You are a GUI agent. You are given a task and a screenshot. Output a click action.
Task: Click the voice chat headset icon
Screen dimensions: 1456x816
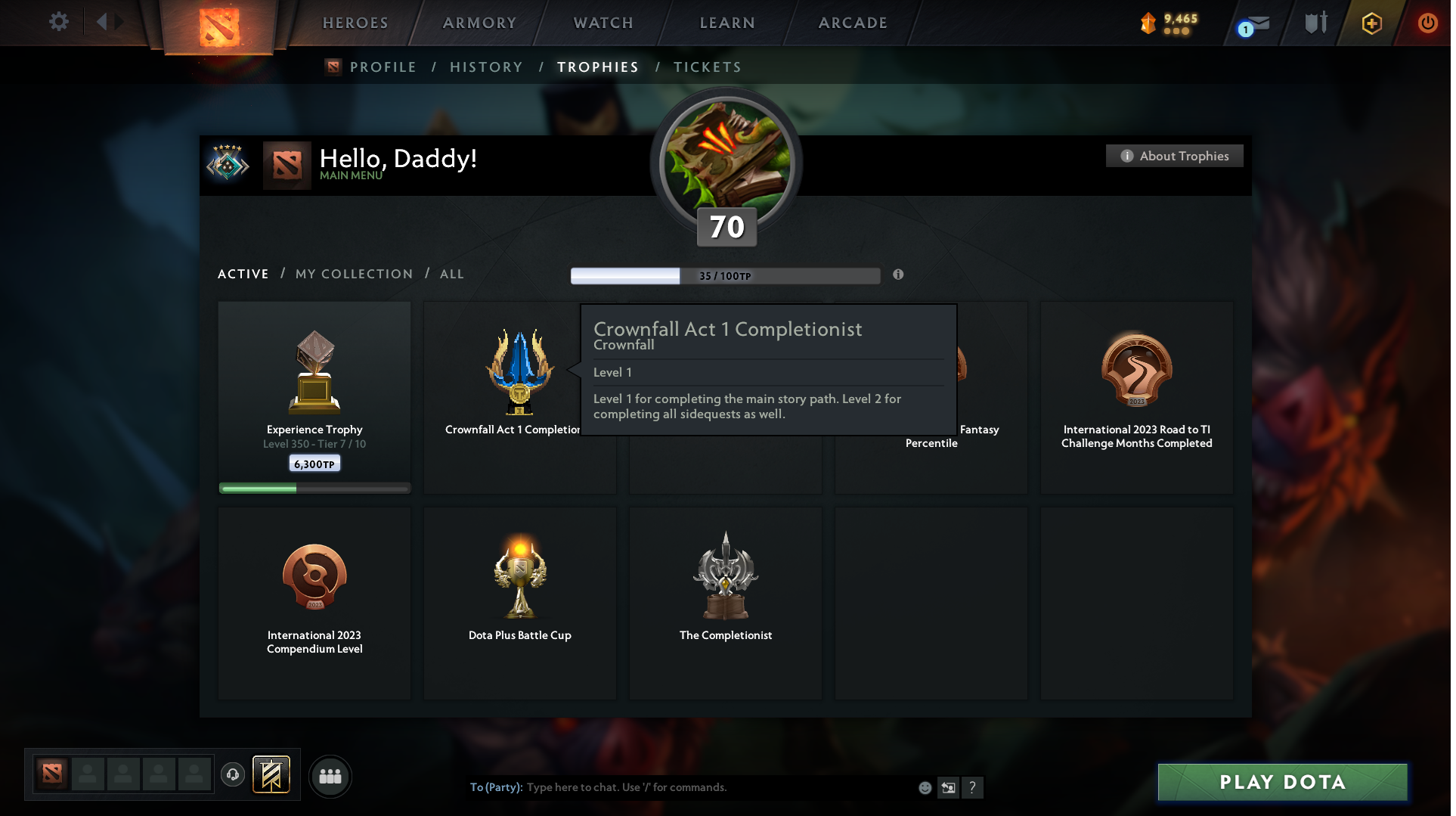click(233, 775)
